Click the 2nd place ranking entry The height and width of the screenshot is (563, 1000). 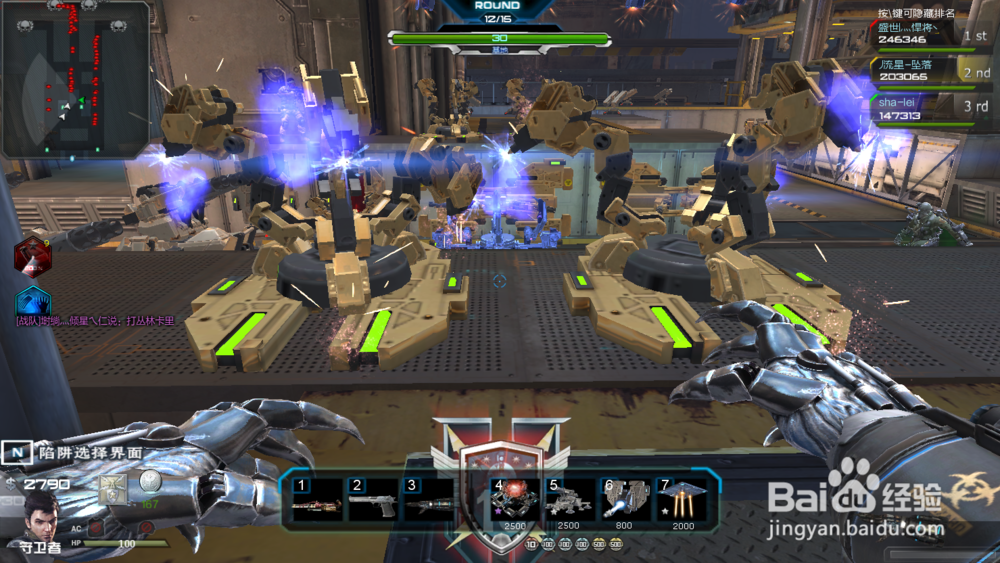click(x=930, y=72)
